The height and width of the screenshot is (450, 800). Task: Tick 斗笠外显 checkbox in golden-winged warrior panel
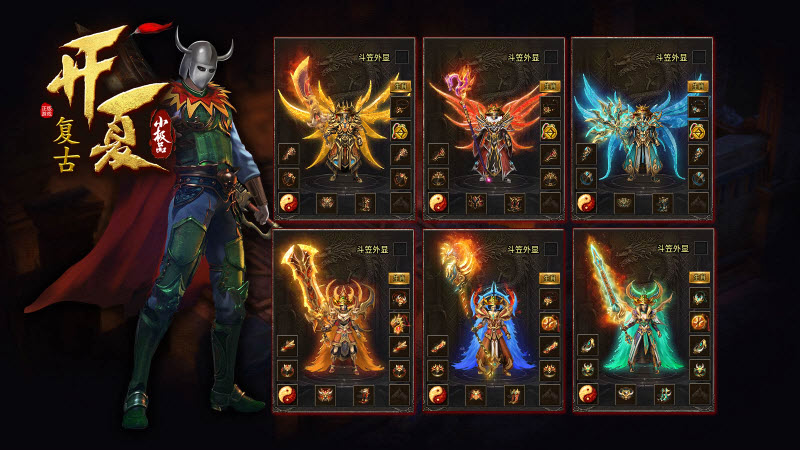(x=400, y=57)
